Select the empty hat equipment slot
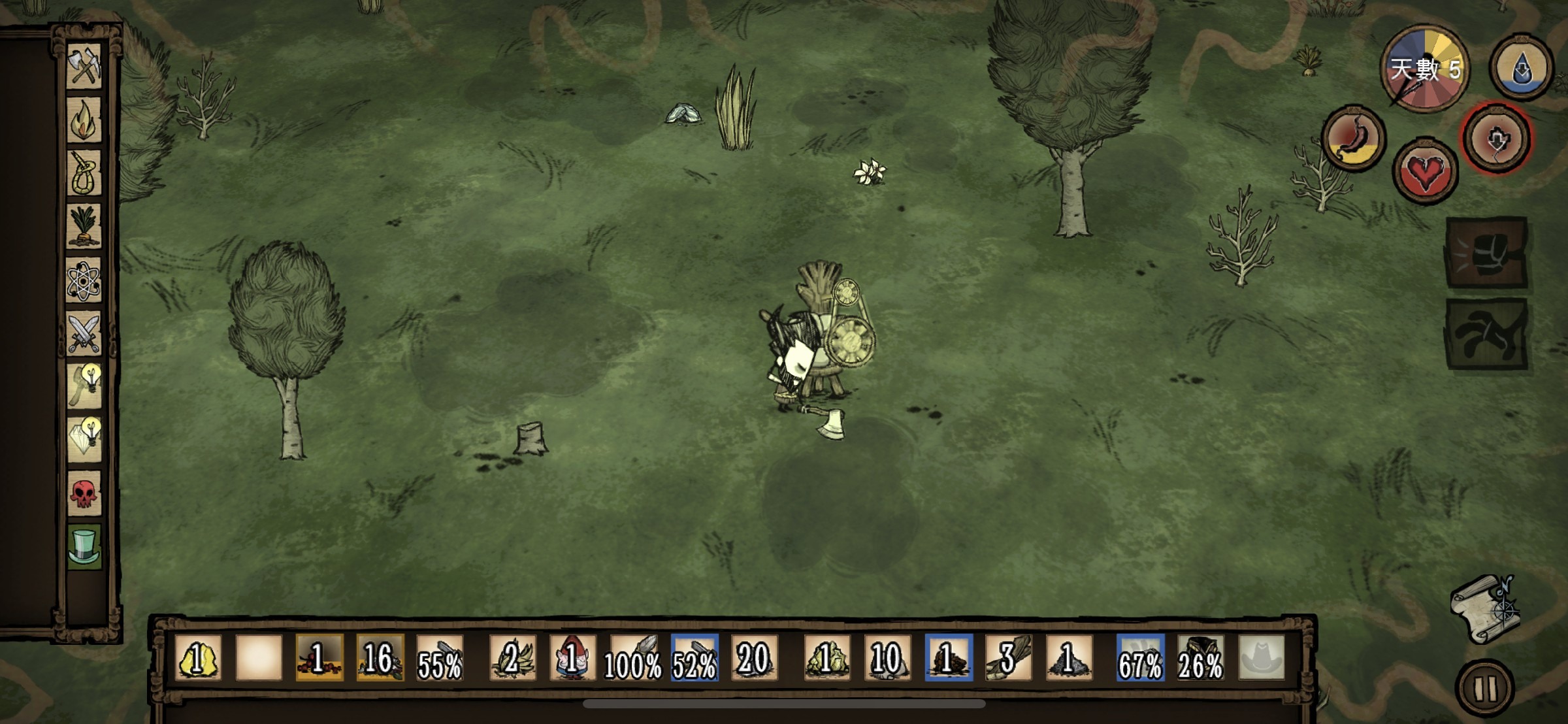This screenshot has height=724, width=1568. click(1261, 657)
